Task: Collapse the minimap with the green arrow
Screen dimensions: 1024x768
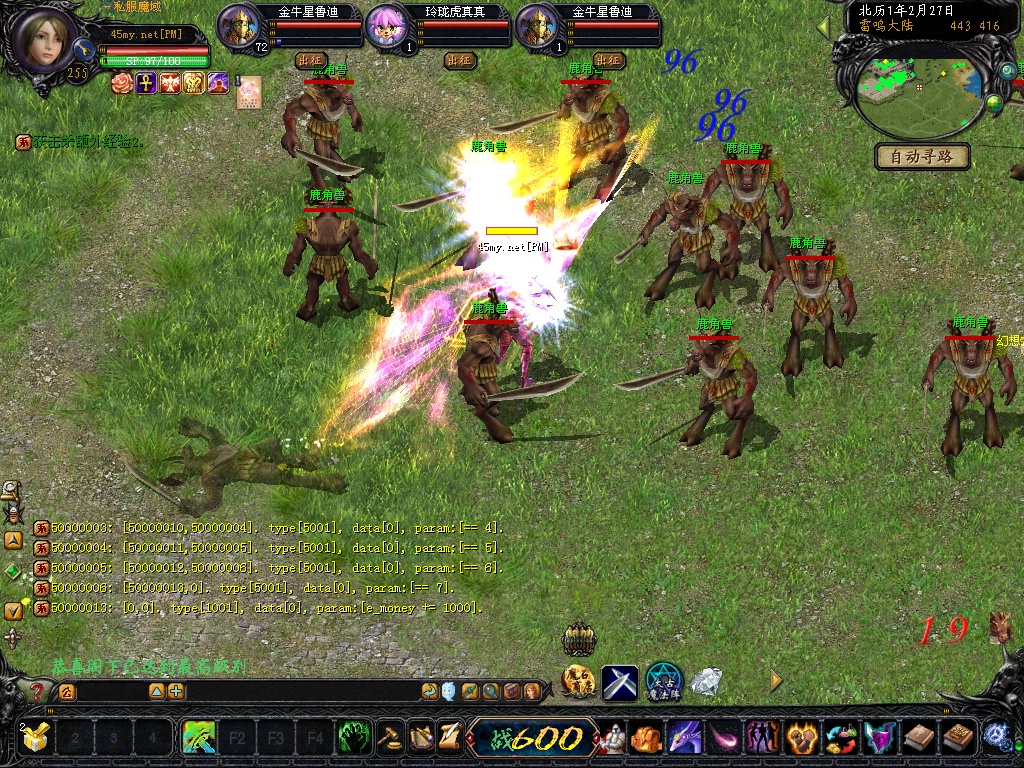Action: click(x=824, y=27)
